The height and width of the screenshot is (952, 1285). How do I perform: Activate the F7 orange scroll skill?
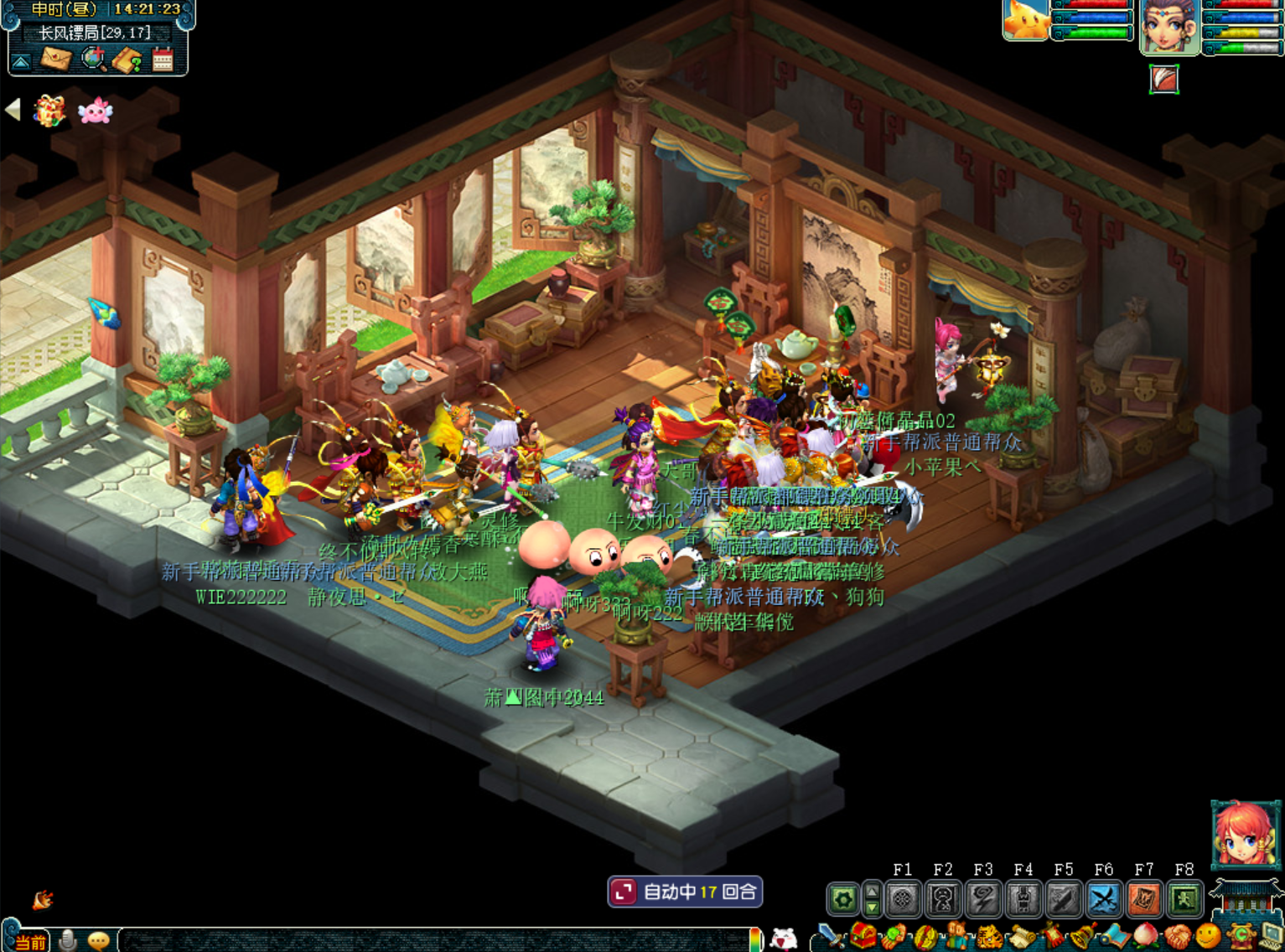[1144, 900]
